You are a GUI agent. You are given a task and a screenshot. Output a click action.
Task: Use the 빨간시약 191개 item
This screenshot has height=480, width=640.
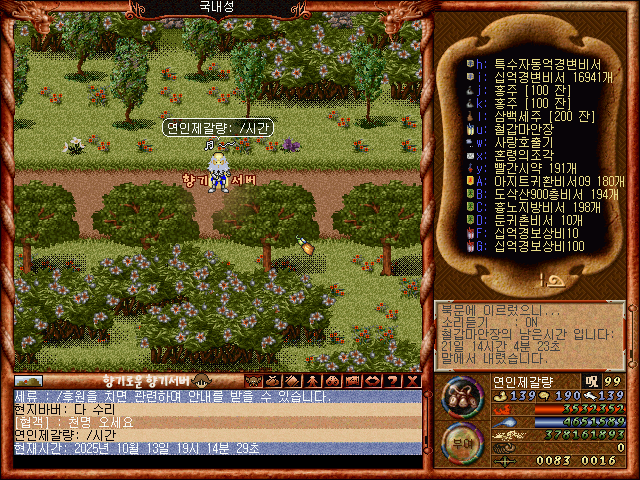click(522, 167)
